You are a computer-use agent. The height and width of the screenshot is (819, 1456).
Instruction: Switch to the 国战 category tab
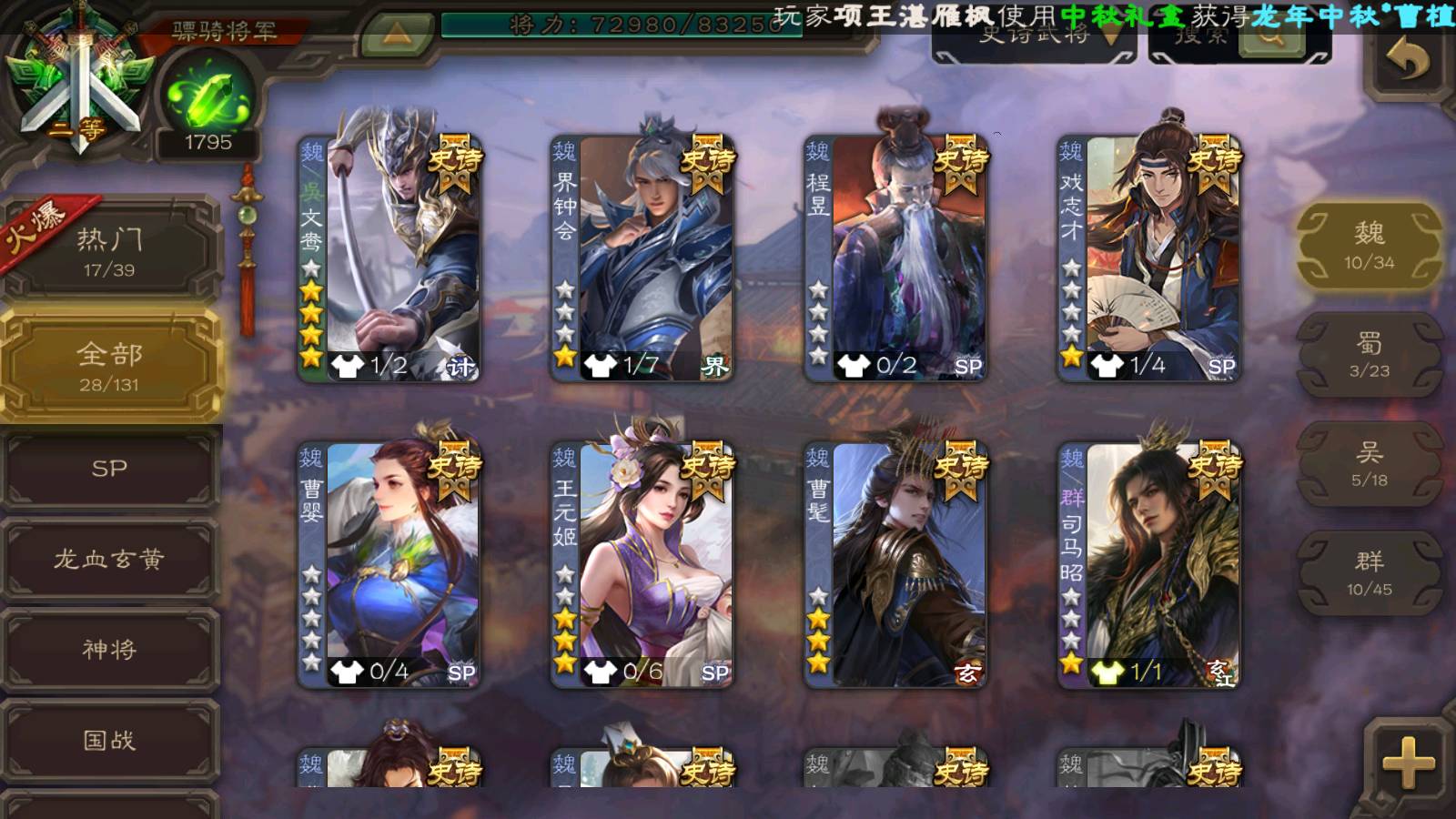[109, 740]
